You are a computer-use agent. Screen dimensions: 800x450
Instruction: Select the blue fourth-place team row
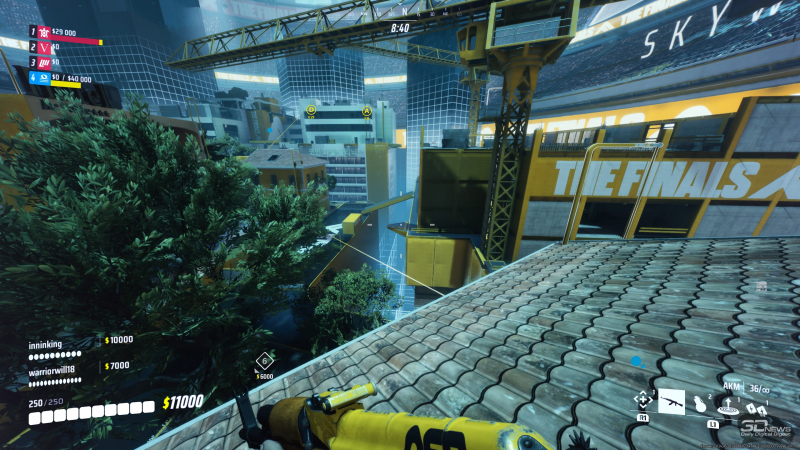[60, 78]
